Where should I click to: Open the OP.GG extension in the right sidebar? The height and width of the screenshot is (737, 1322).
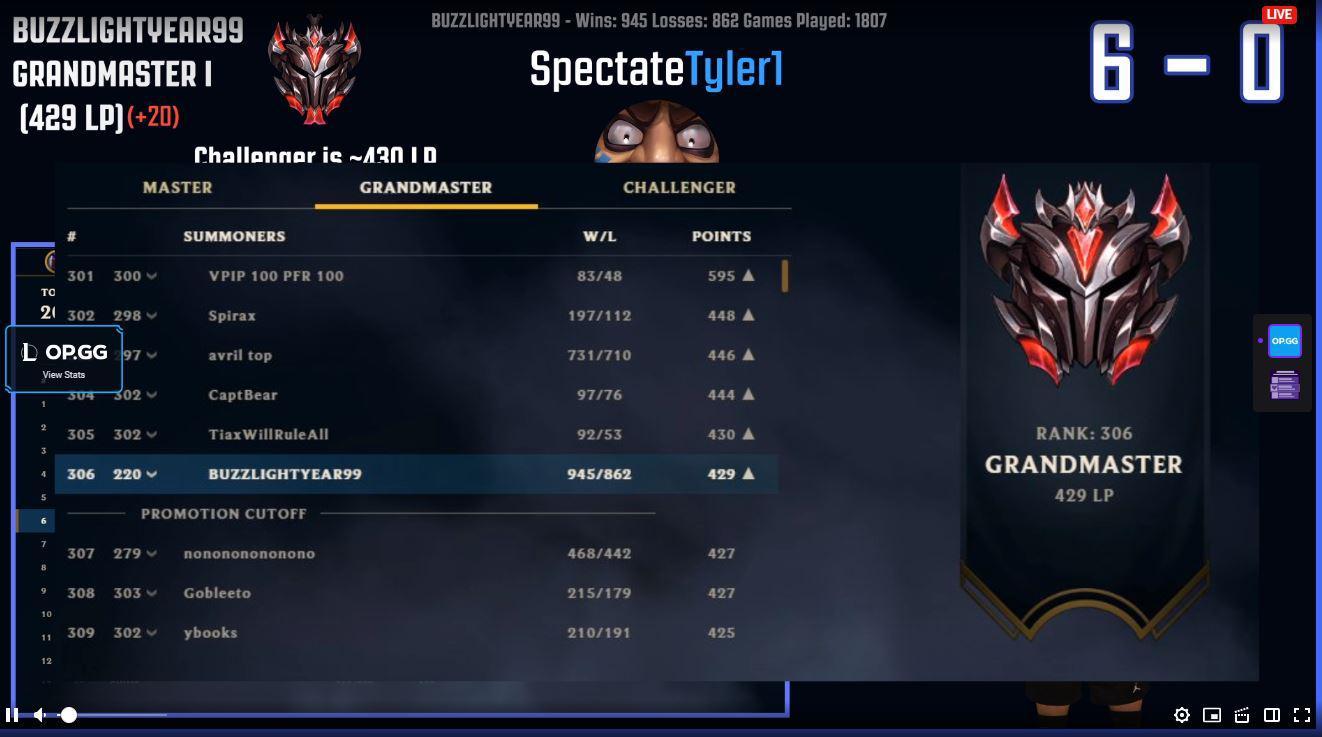pos(1283,341)
